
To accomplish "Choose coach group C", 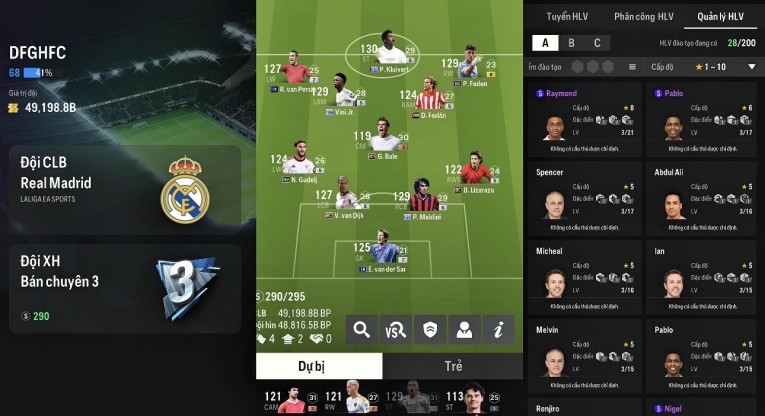I will [x=597, y=43].
